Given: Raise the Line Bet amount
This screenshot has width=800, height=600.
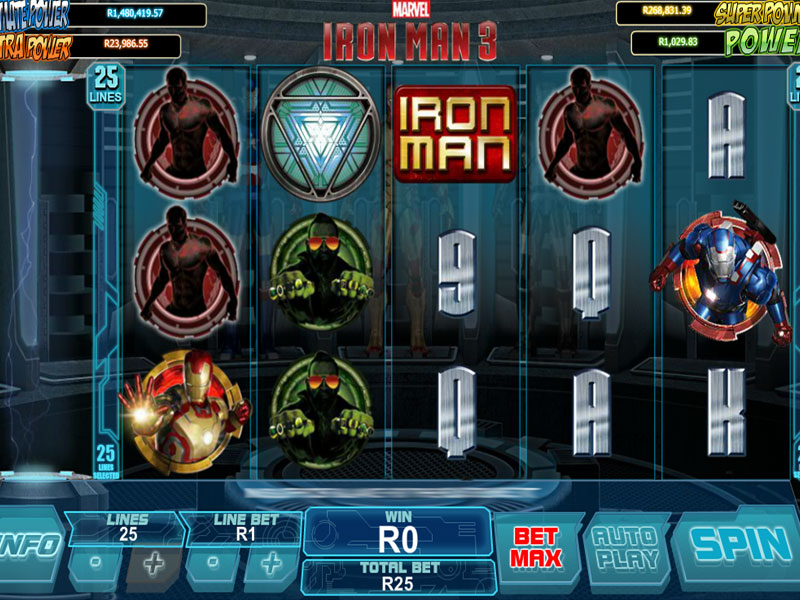Looking at the screenshot, I should 271,563.
